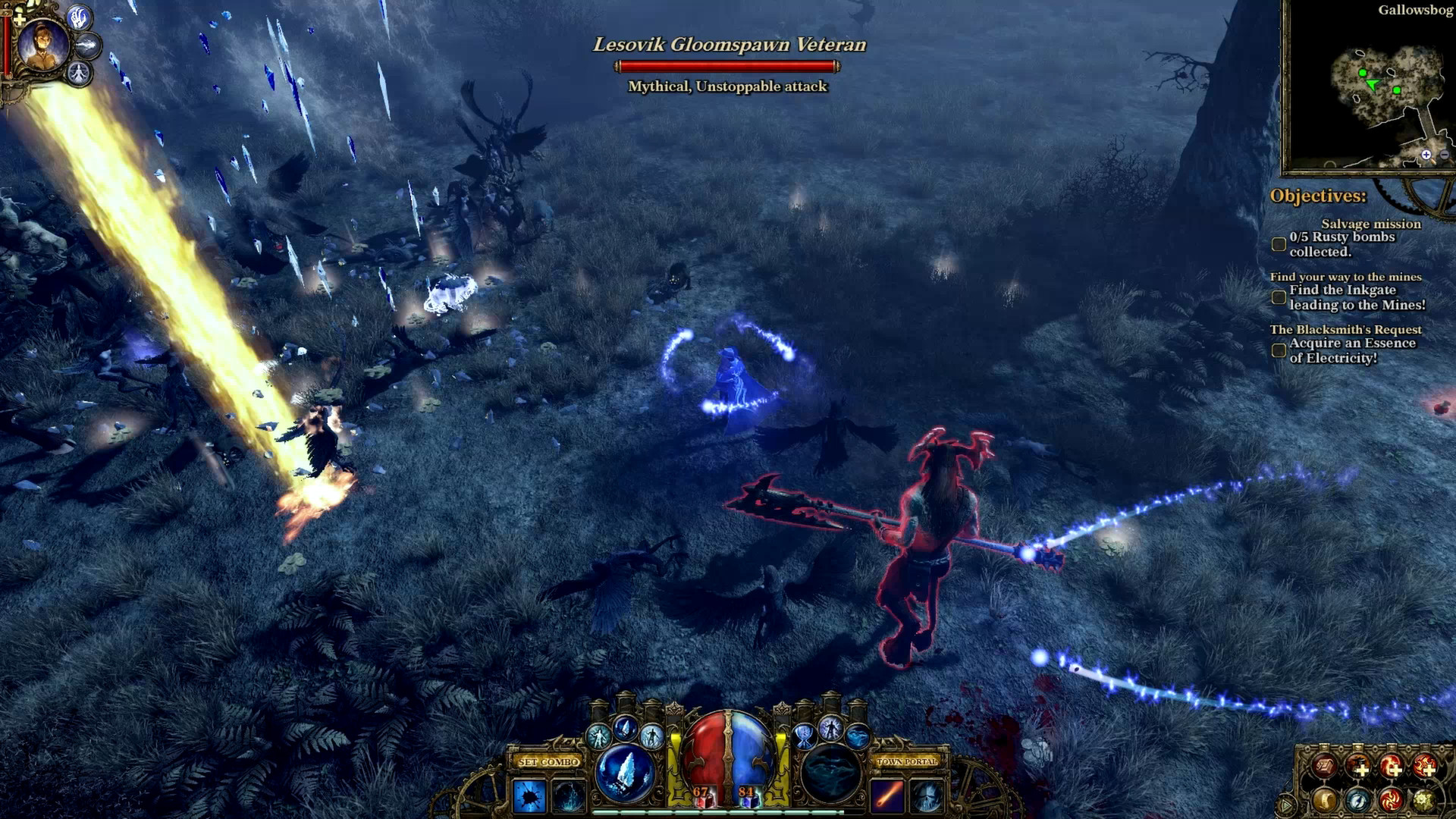Activate the lightning compass icon bottom-right
1456x819 pixels.
pyautogui.click(x=1357, y=802)
